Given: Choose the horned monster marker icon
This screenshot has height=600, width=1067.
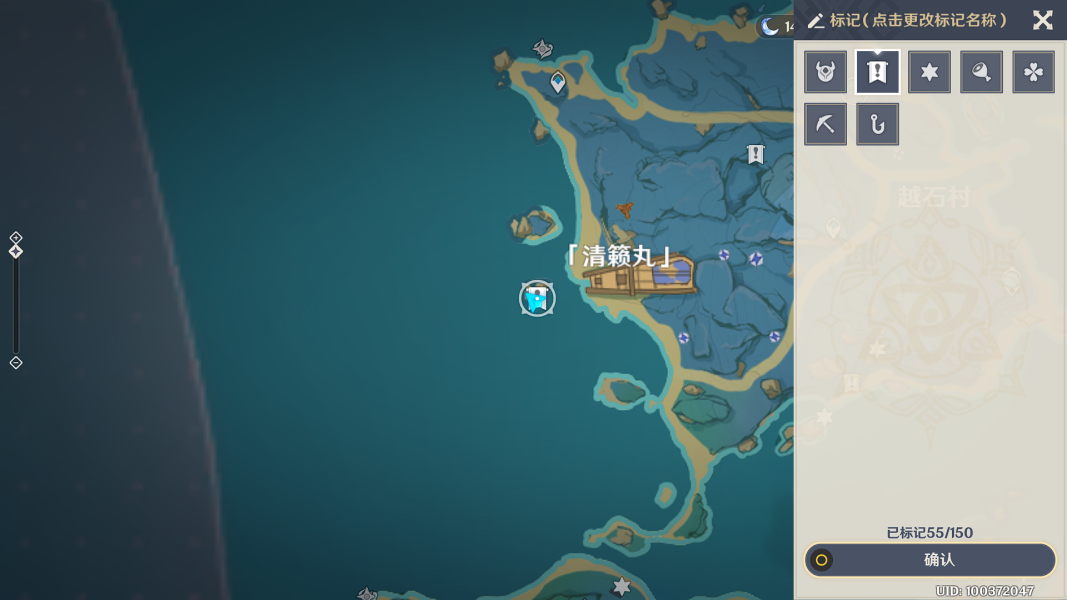Looking at the screenshot, I should coord(825,72).
